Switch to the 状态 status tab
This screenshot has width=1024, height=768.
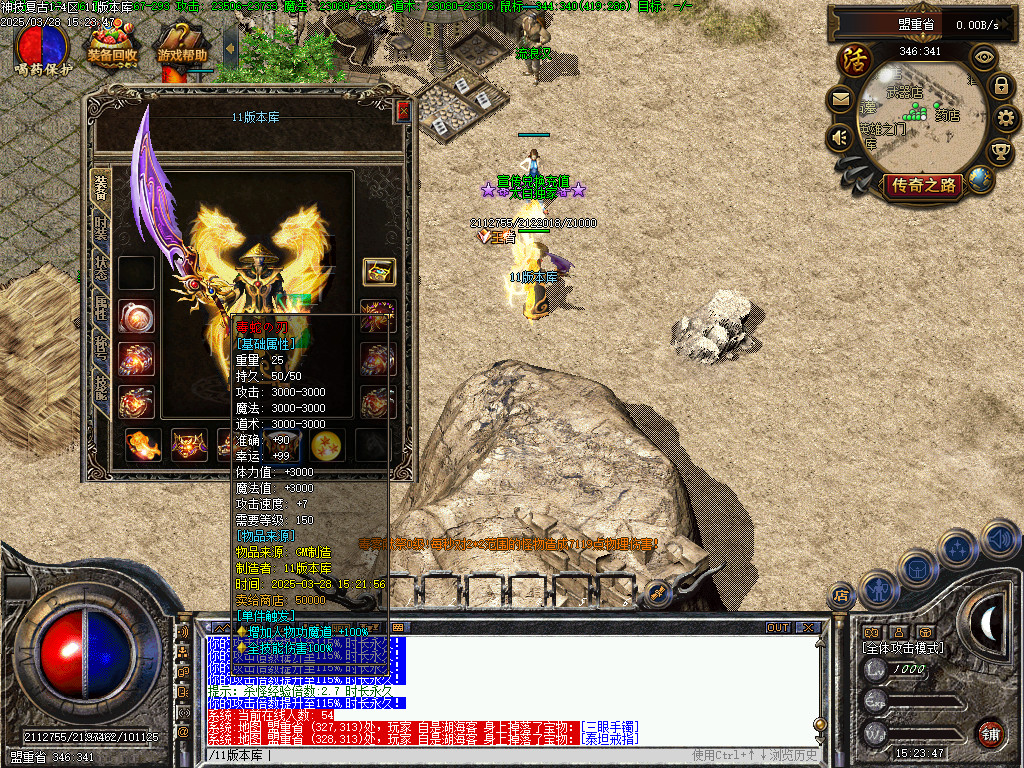tap(101, 268)
